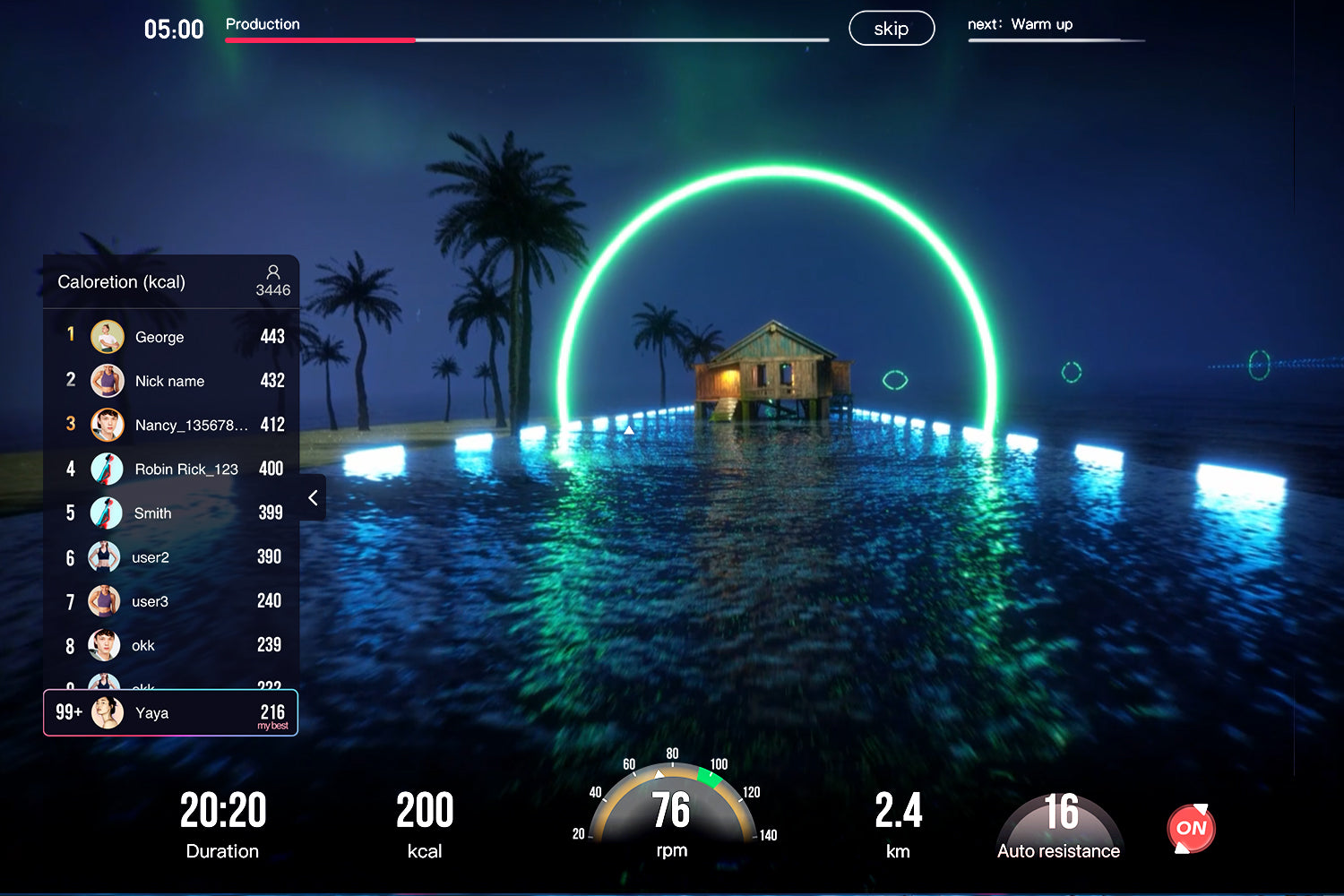Collapse the leaderboard with the arrow

313,498
